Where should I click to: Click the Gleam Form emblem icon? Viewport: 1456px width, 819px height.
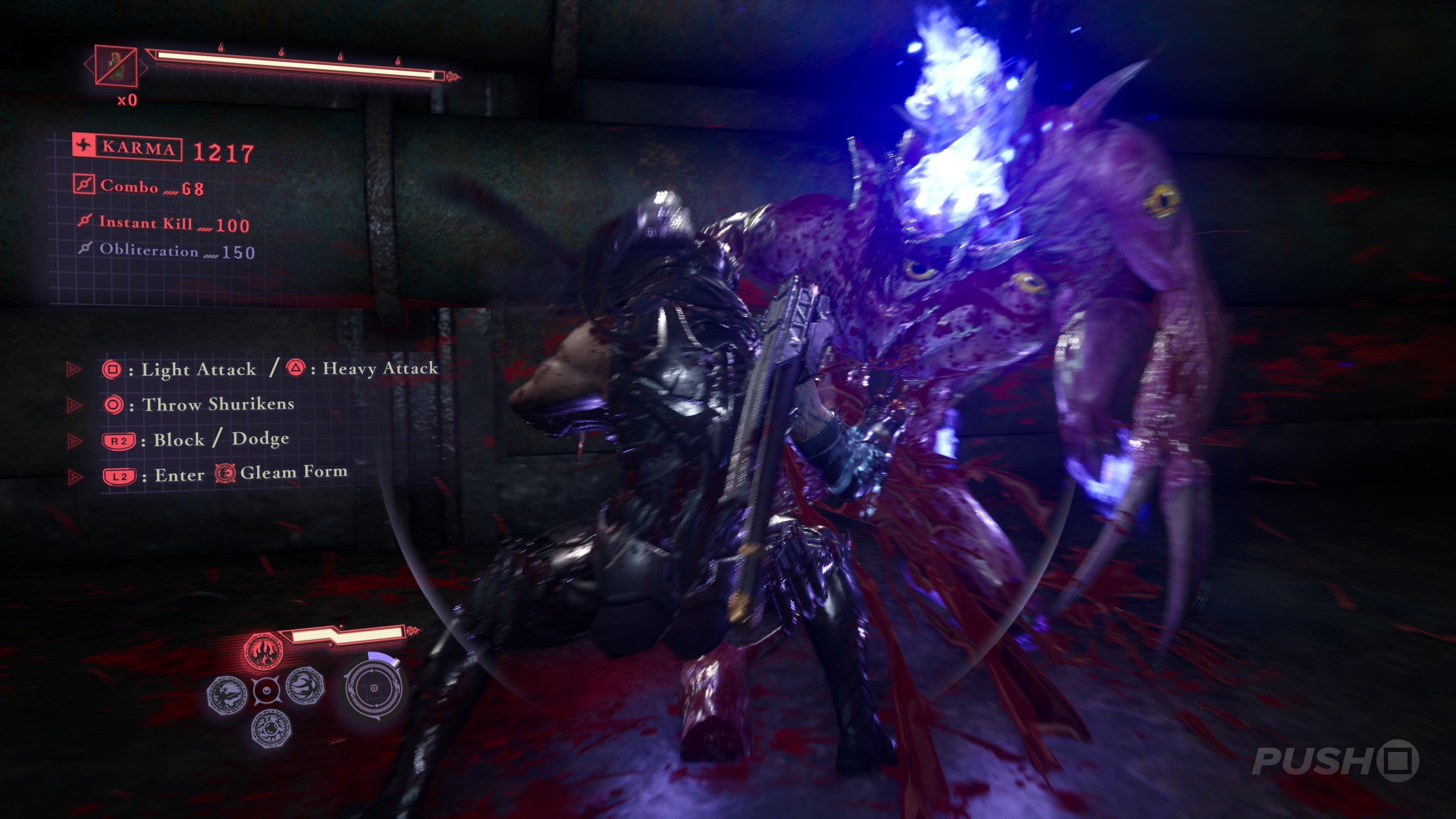pos(225,473)
